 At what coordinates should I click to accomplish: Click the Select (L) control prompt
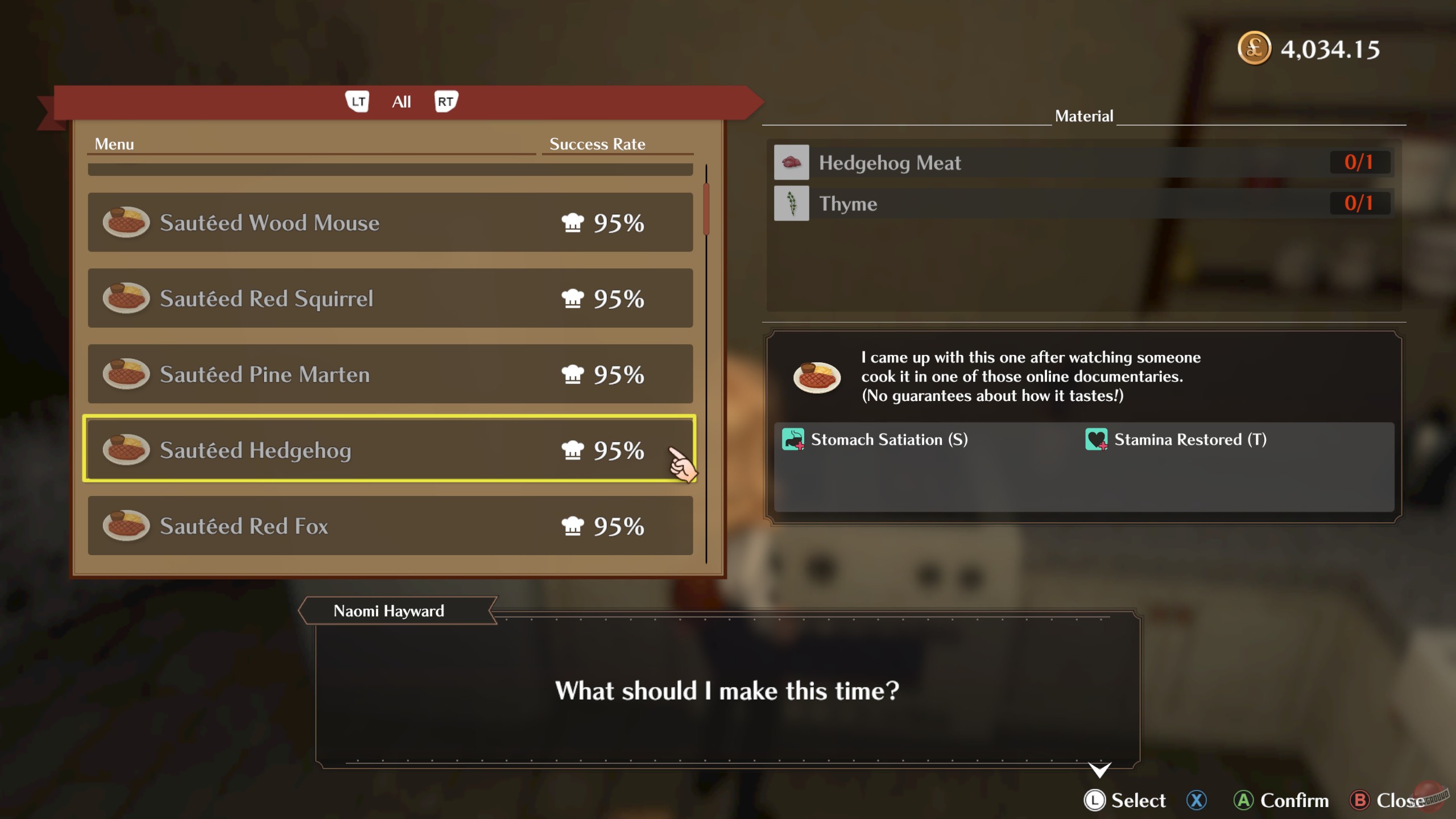click(x=1126, y=800)
